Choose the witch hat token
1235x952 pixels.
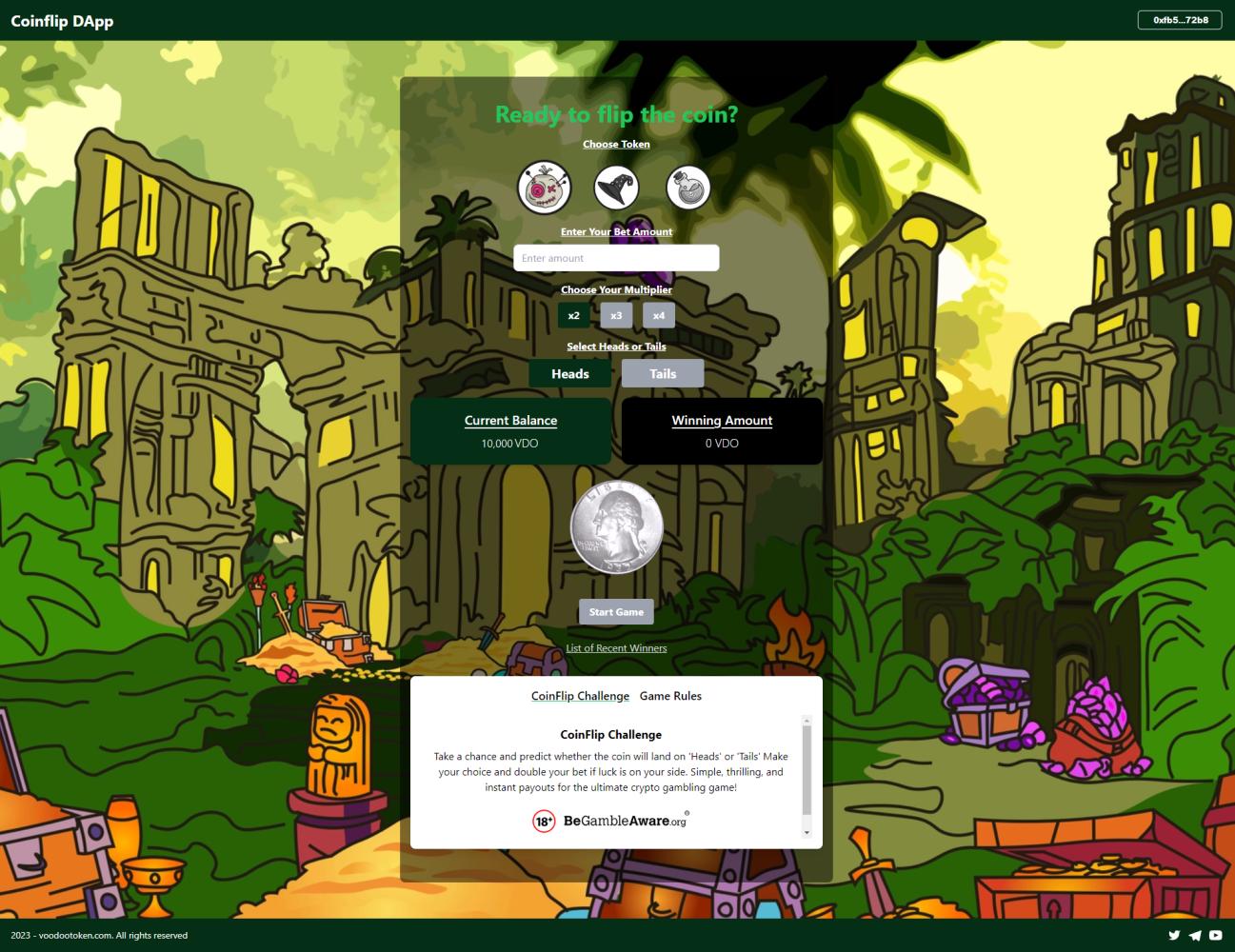(x=616, y=188)
